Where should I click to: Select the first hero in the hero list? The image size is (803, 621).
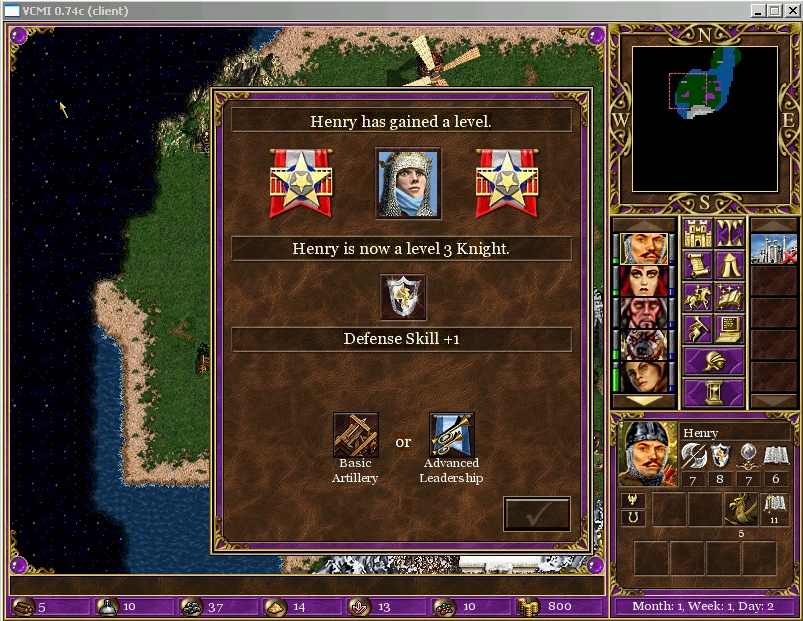(x=645, y=248)
